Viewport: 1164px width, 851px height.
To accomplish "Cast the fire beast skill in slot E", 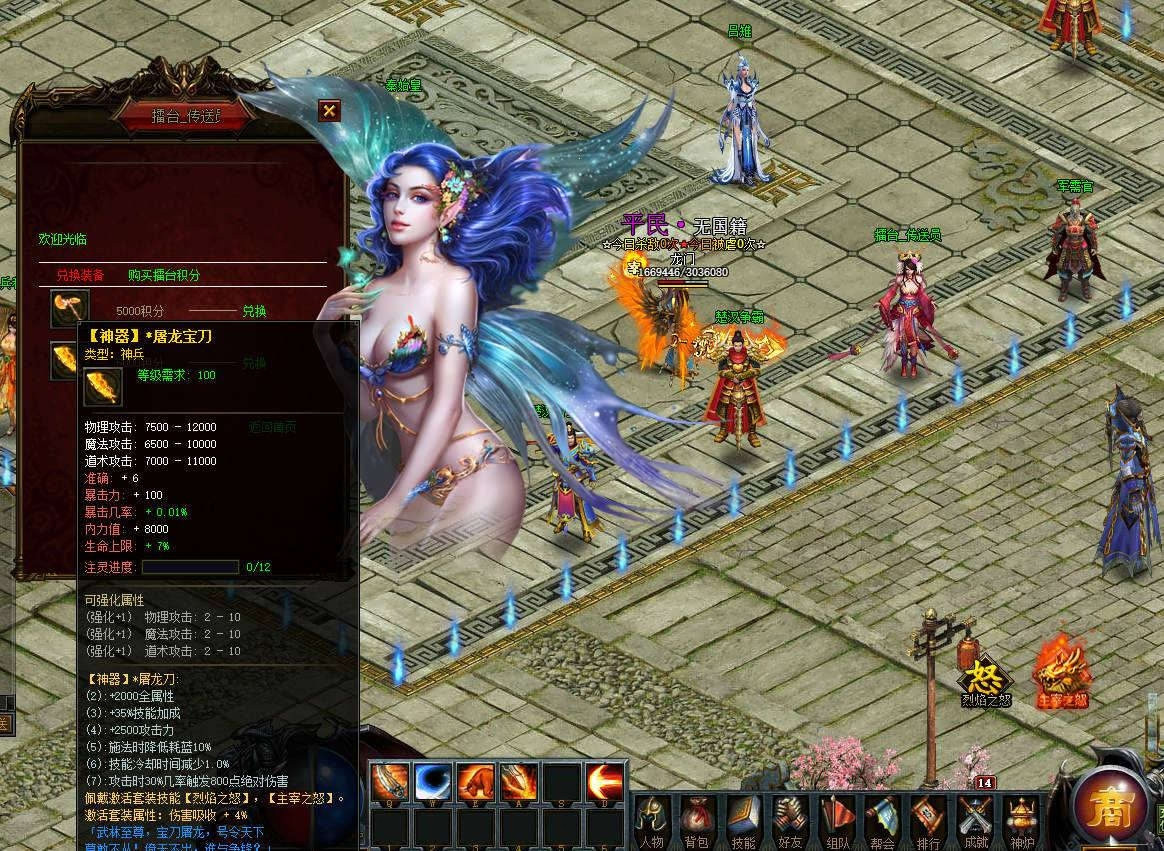I will (x=476, y=781).
